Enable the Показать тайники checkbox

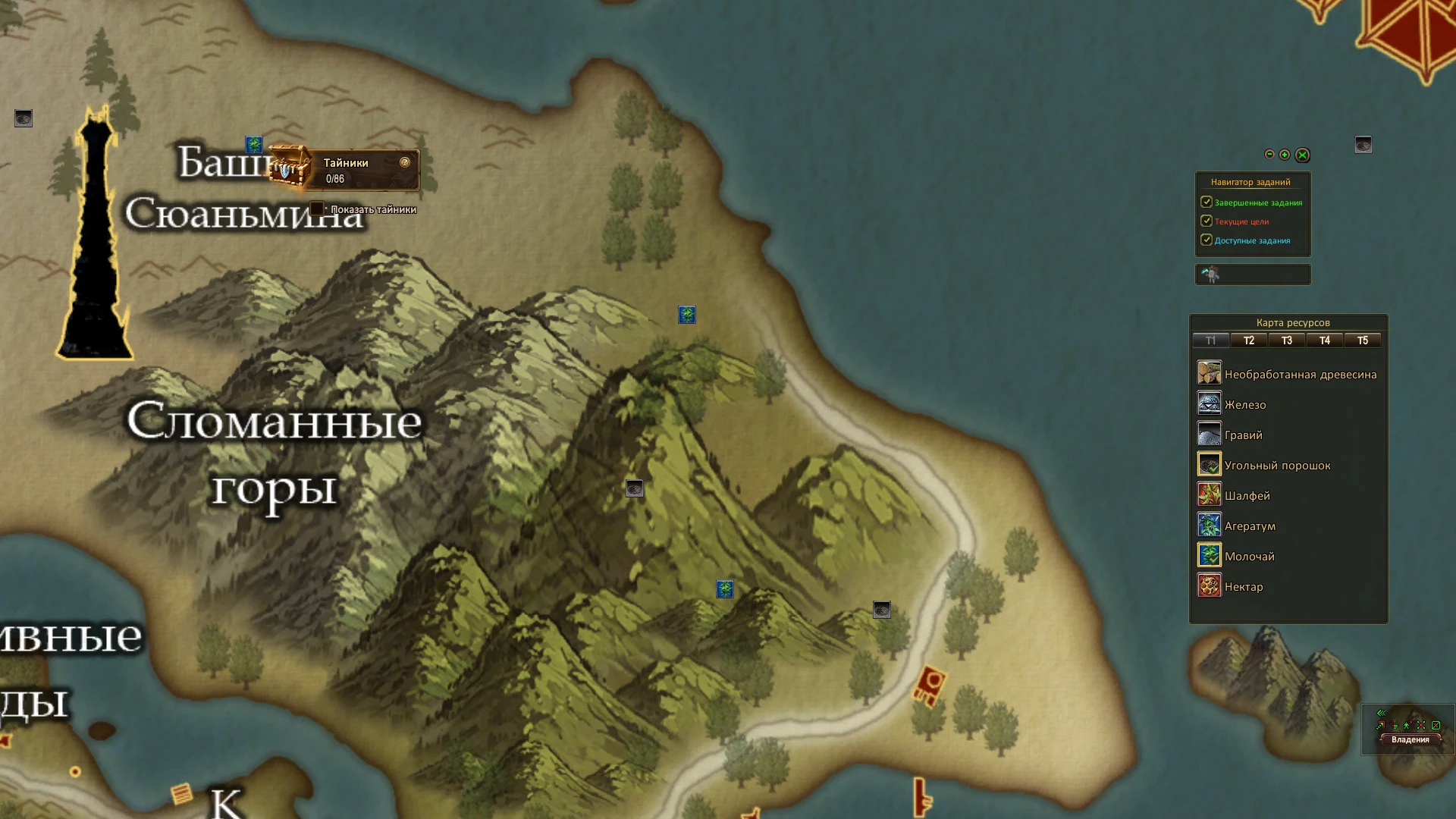point(317,209)
